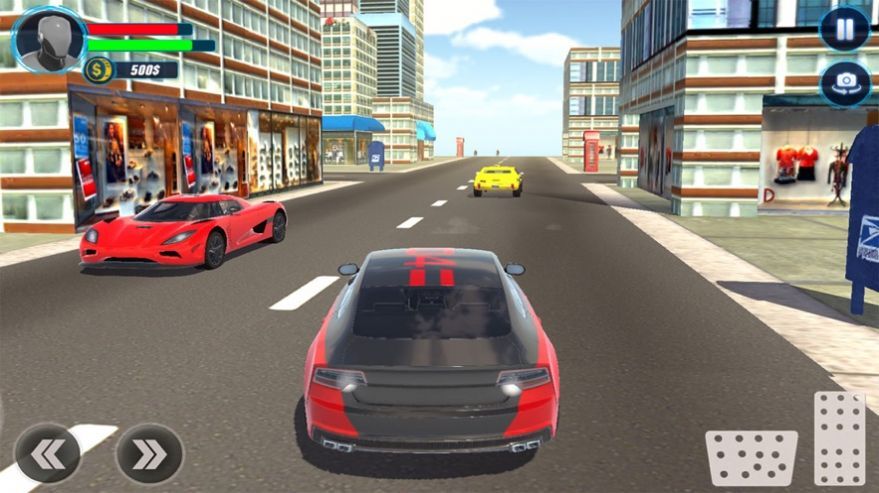879x493 pixels.
Task: Tap the brake pedal
Action: [751, 457]
